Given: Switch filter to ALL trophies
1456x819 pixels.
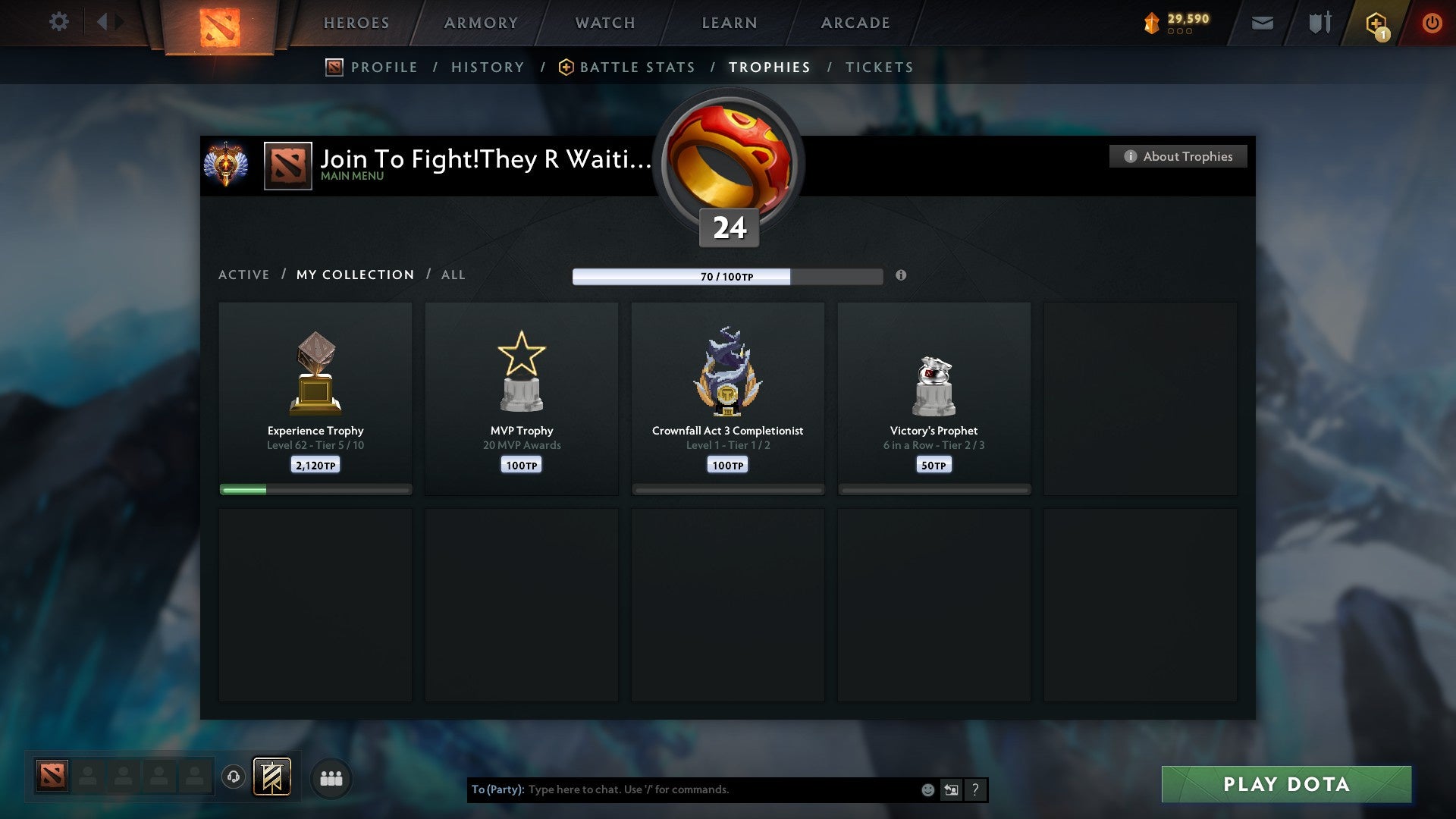Looking at the screenshot, I should click(453, 275).
